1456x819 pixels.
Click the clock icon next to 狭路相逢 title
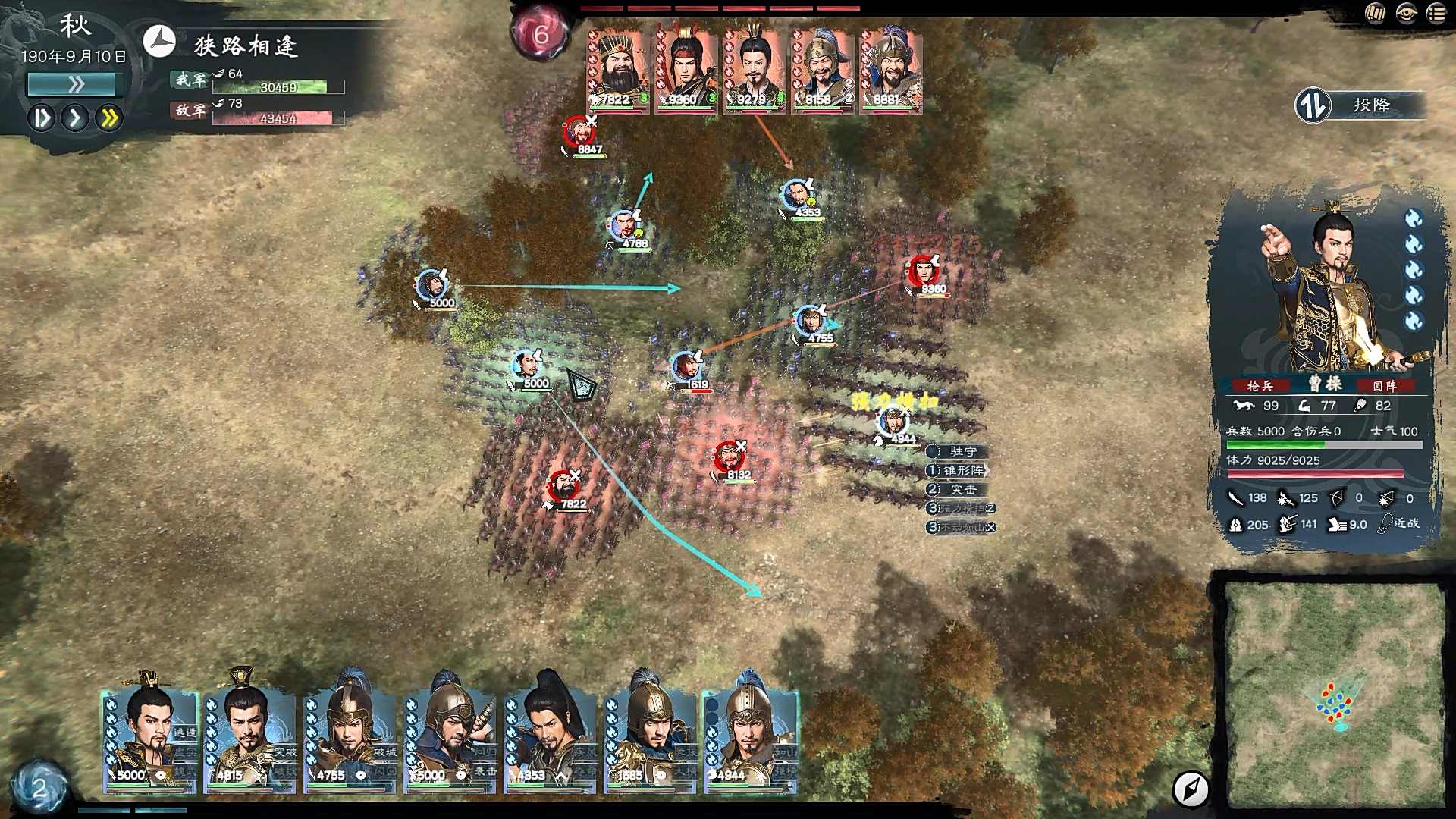(159, 42)
